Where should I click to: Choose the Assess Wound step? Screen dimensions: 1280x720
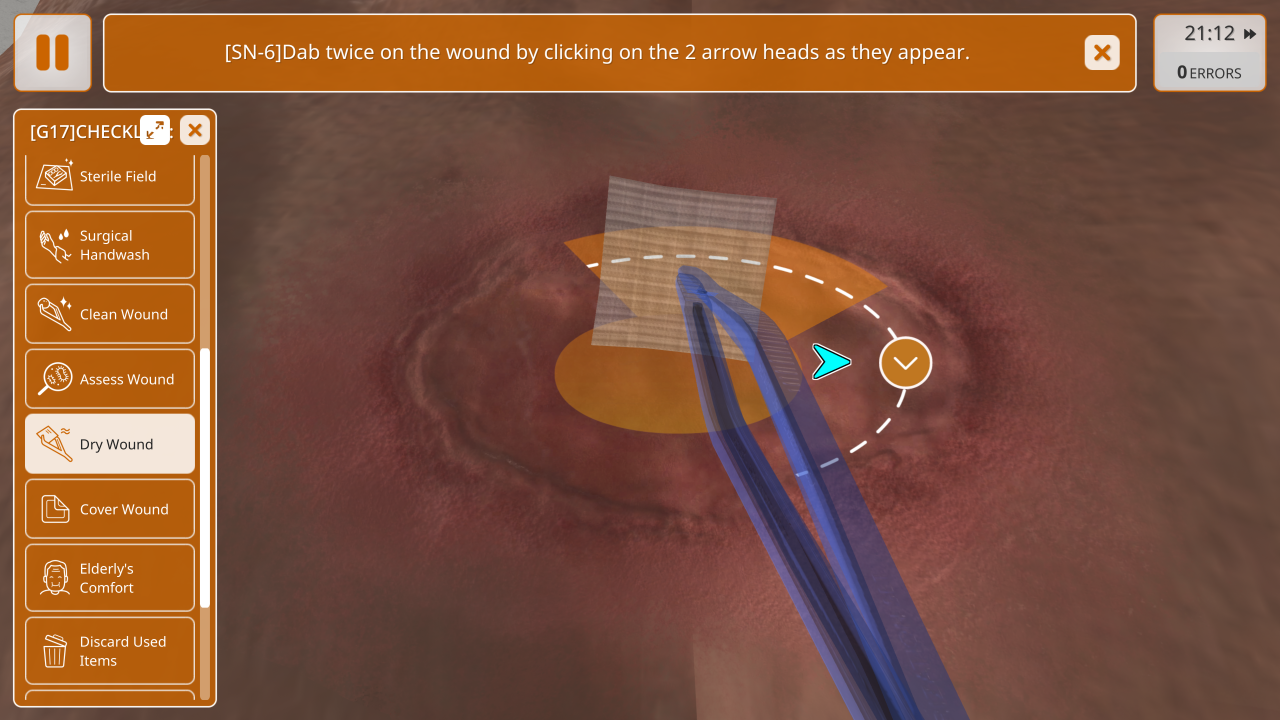click(x=110, y=379)
